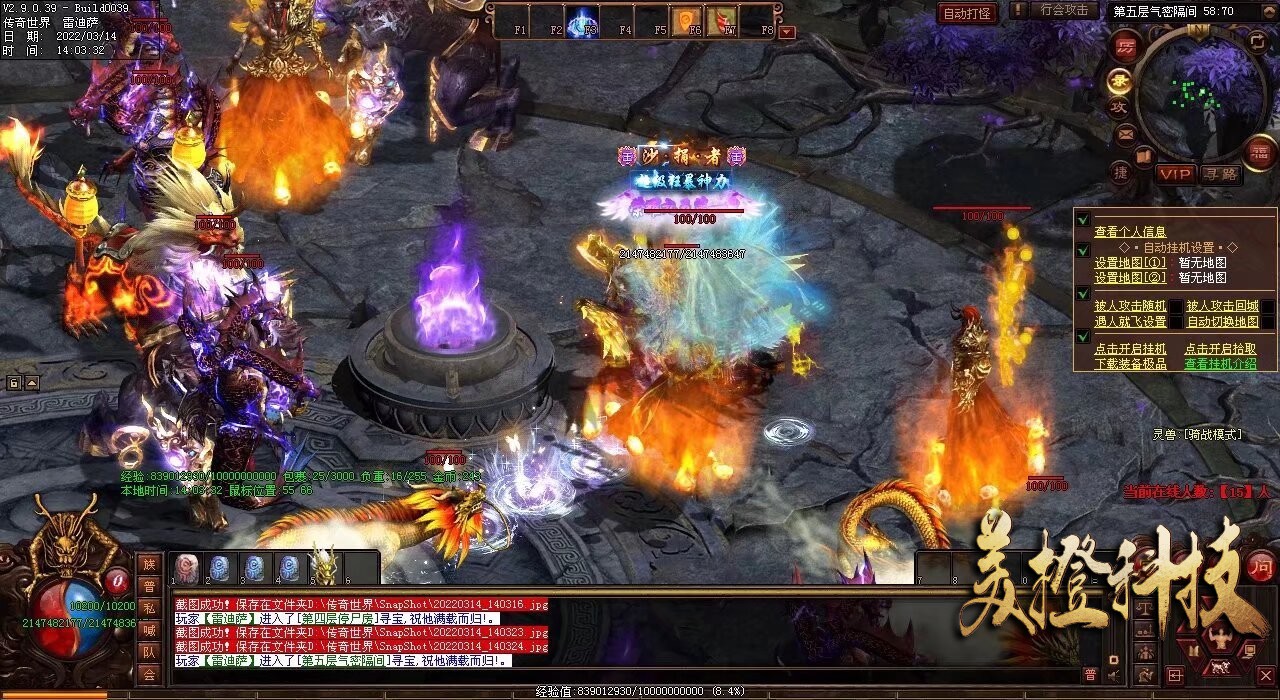Viewport: 1280px width, 700px height.
Task: Switch chat to the 私 private channel
Action: pos(149,608)
